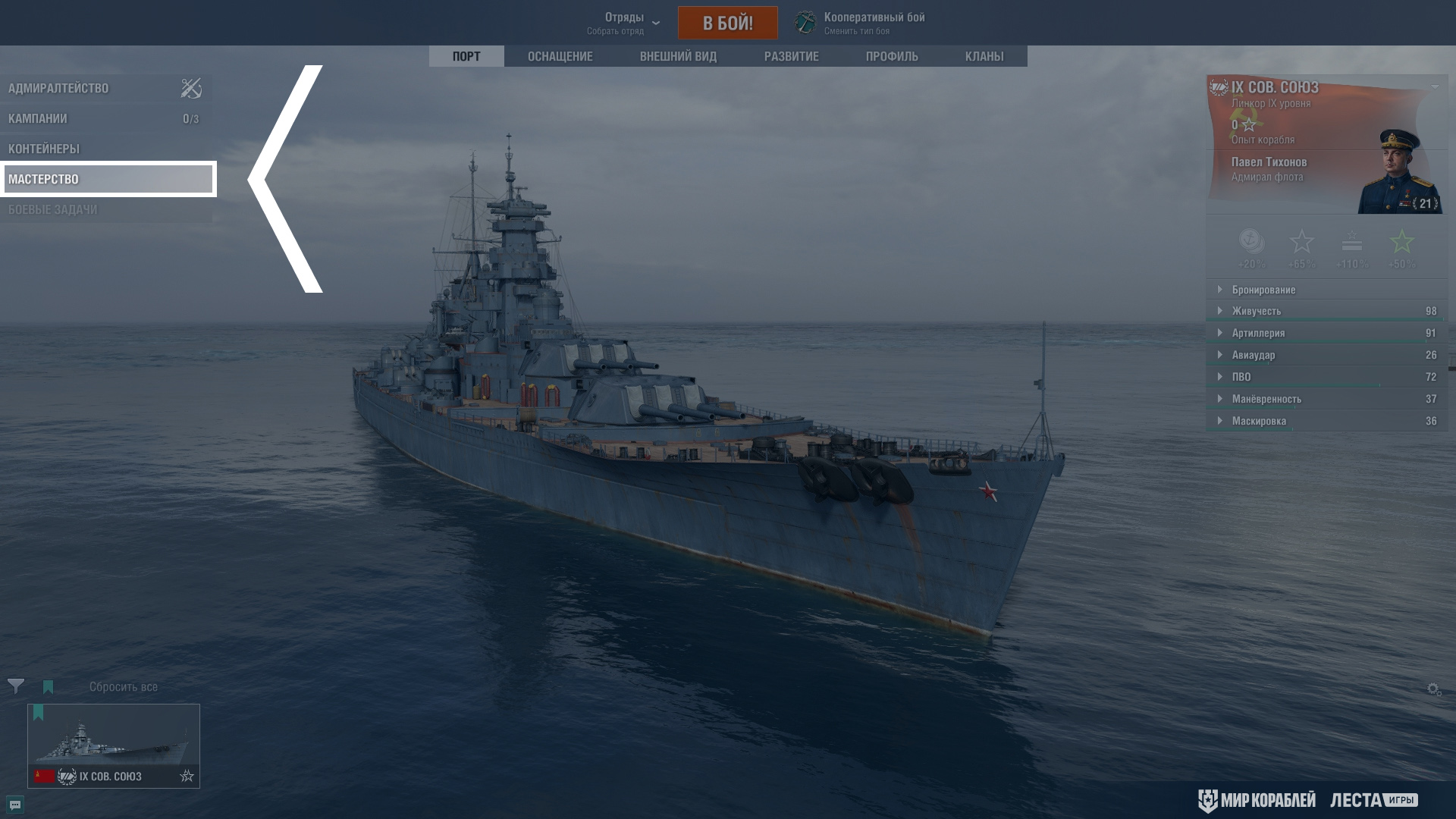Image resolution: width=1456 pixels, height=819 pixels.
Task: Choose the КОНТЕЙНЕРЫ menu entry
Action: pos(44,149)
